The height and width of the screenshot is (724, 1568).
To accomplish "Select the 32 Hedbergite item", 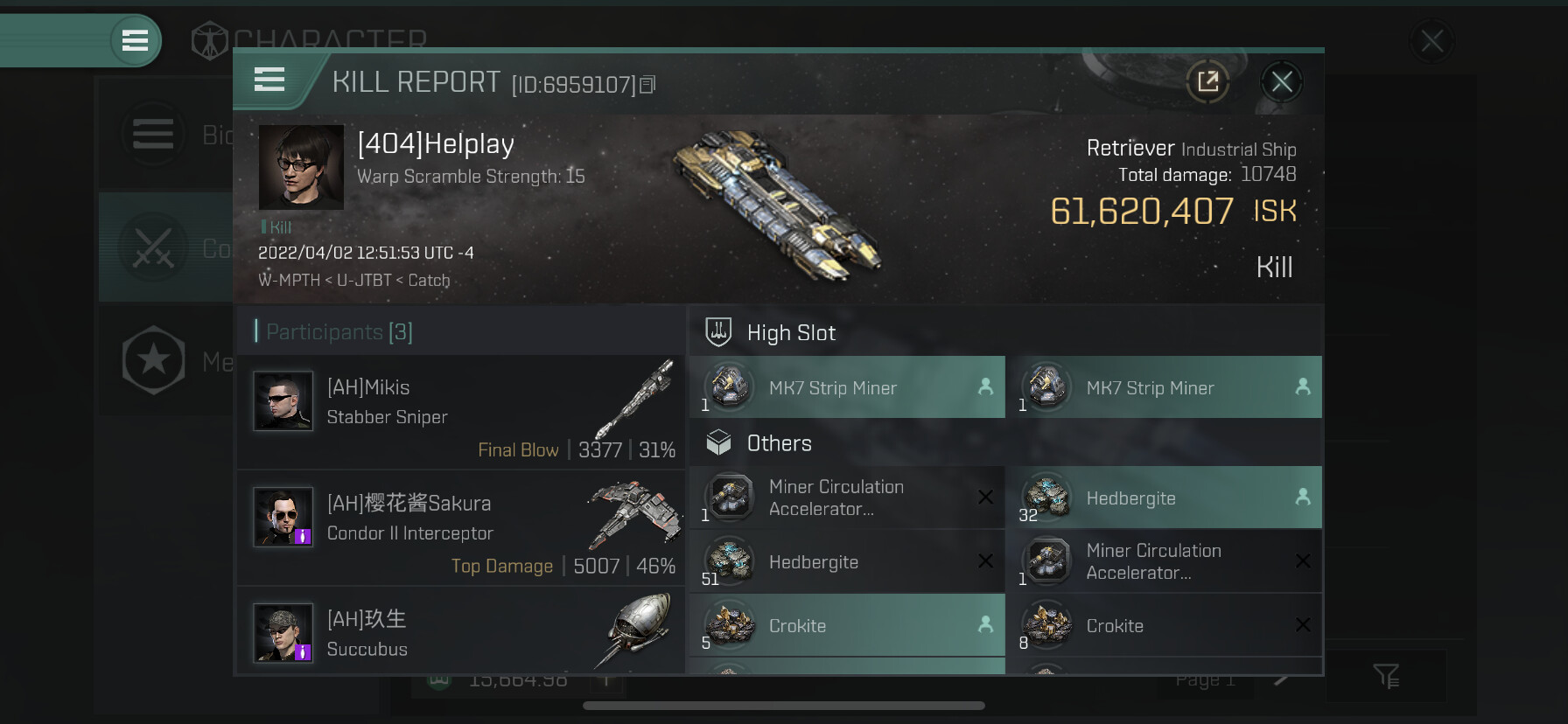I will (1164, 498).
